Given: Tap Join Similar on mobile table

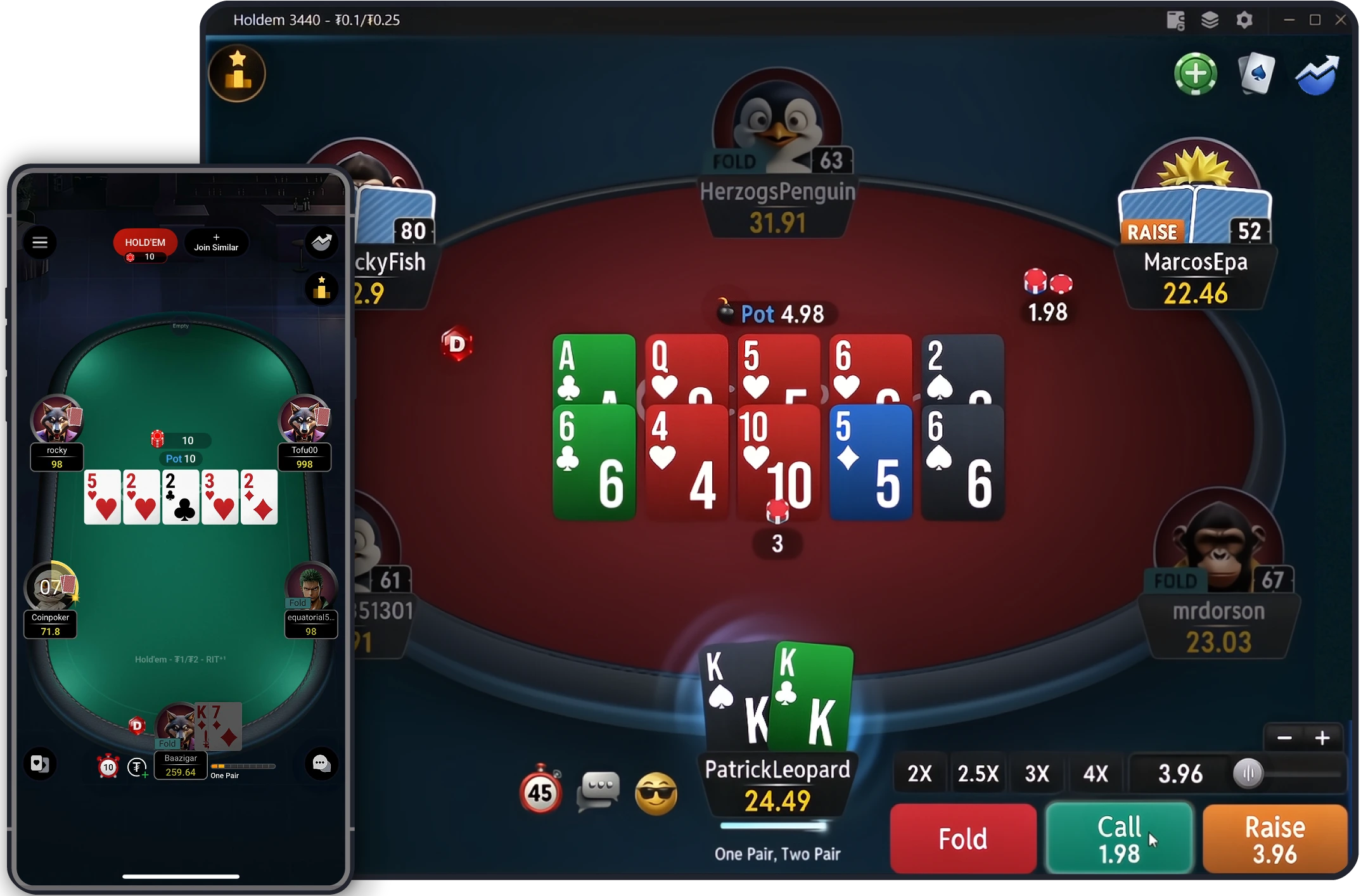Looking at the screenshot, I should pyautogui.click(x=216, y=243).
